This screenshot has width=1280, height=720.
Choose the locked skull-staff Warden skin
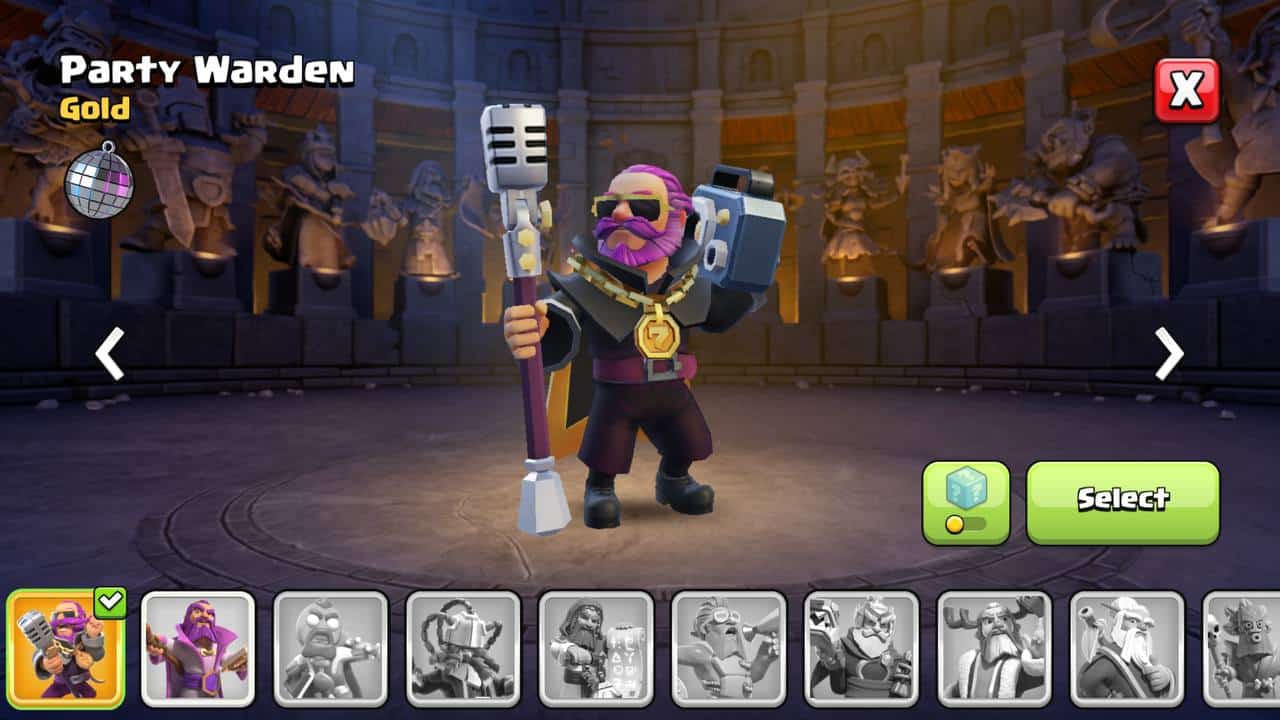point(1242,648)
